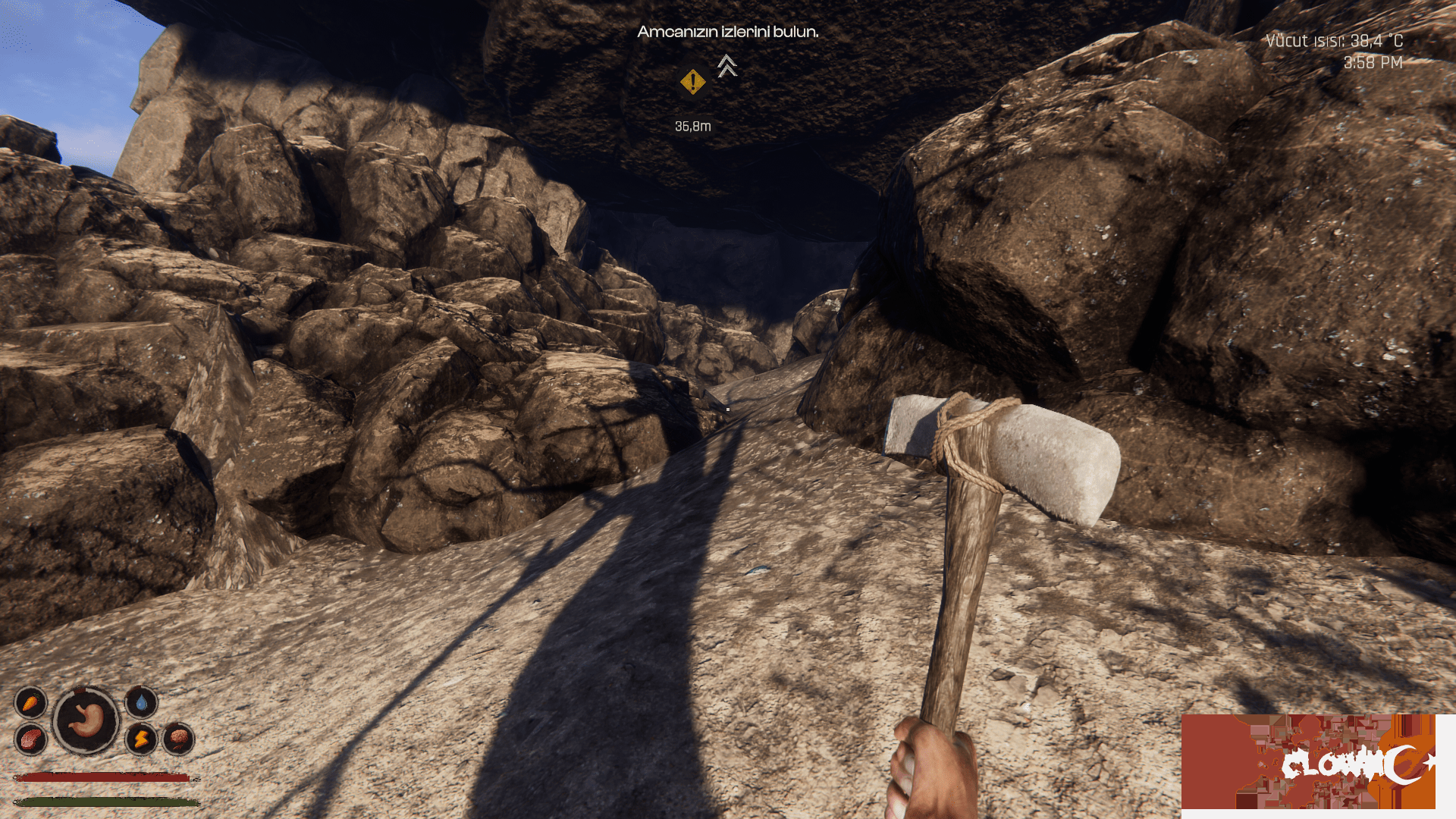The image size is (1456, 819).
Task: Click the double chevron elevation arrows
Action: coord(726,67)
